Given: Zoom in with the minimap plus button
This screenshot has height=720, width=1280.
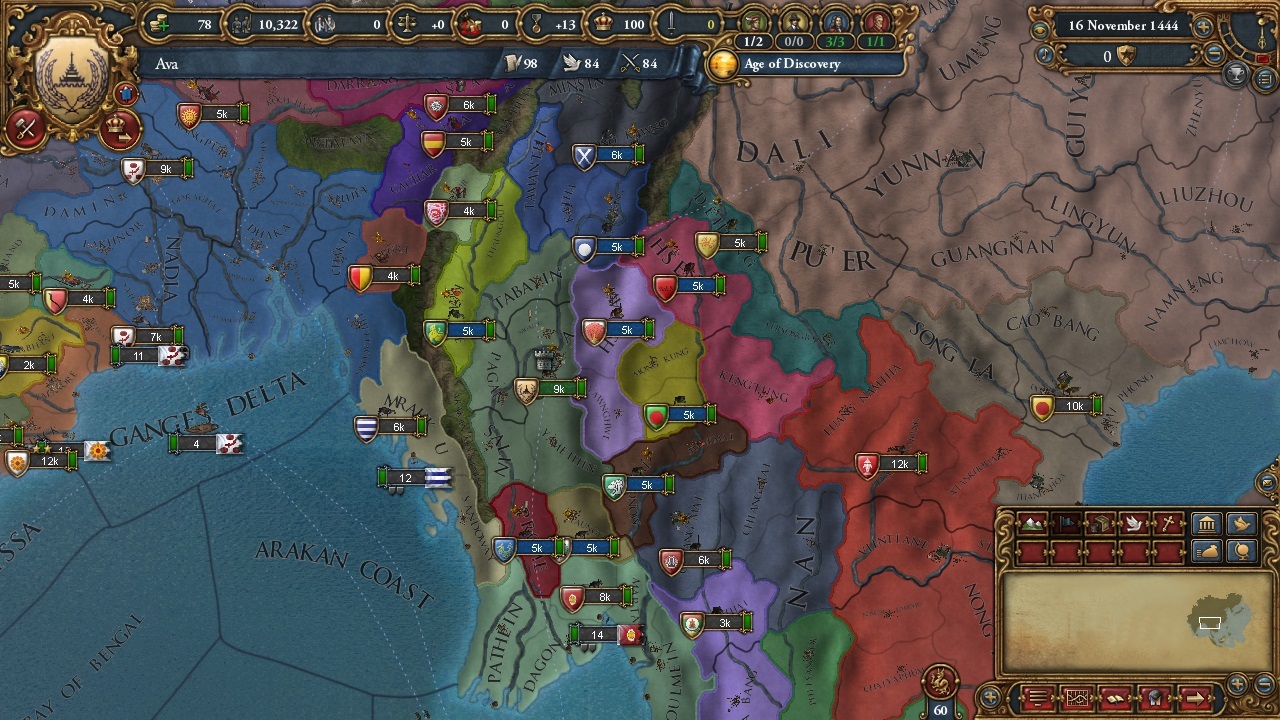Looking at the screenshot, I should click(x=1238, y=685).
